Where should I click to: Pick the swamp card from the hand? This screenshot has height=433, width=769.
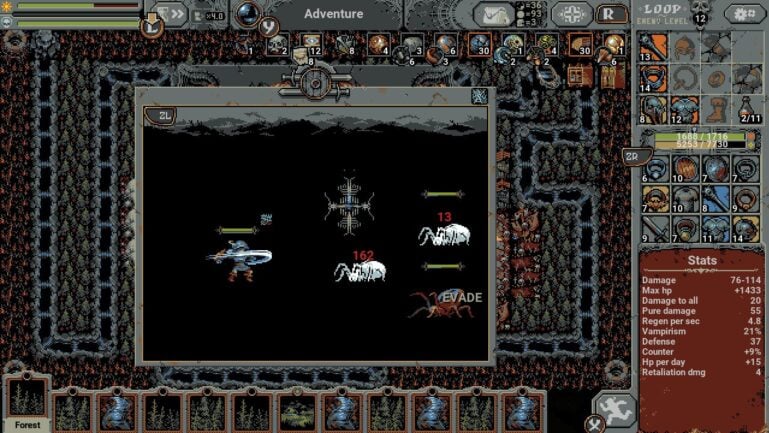pyautogui.click(x=296, y=410)
